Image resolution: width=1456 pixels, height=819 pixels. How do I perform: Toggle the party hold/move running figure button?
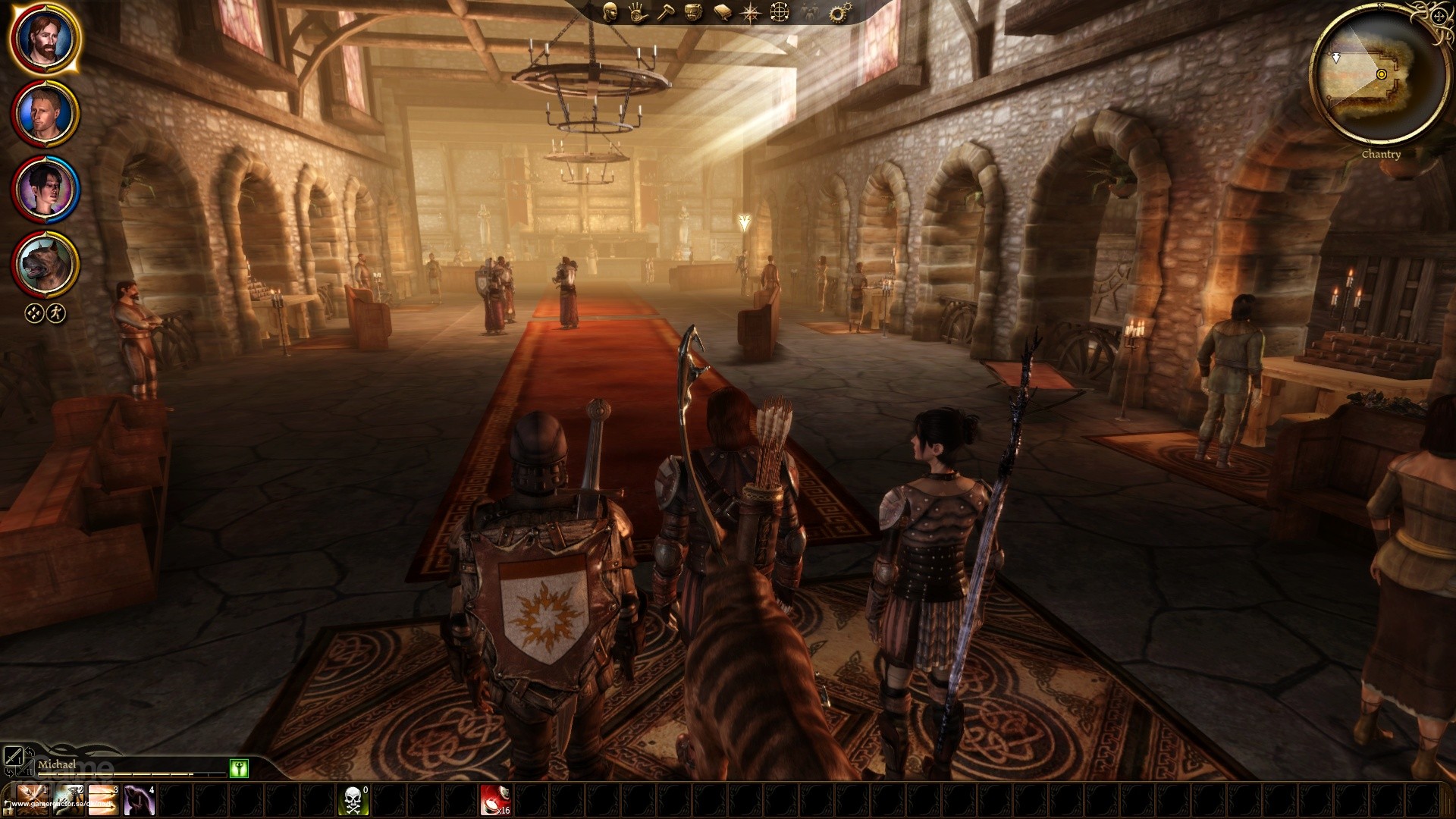56,312
